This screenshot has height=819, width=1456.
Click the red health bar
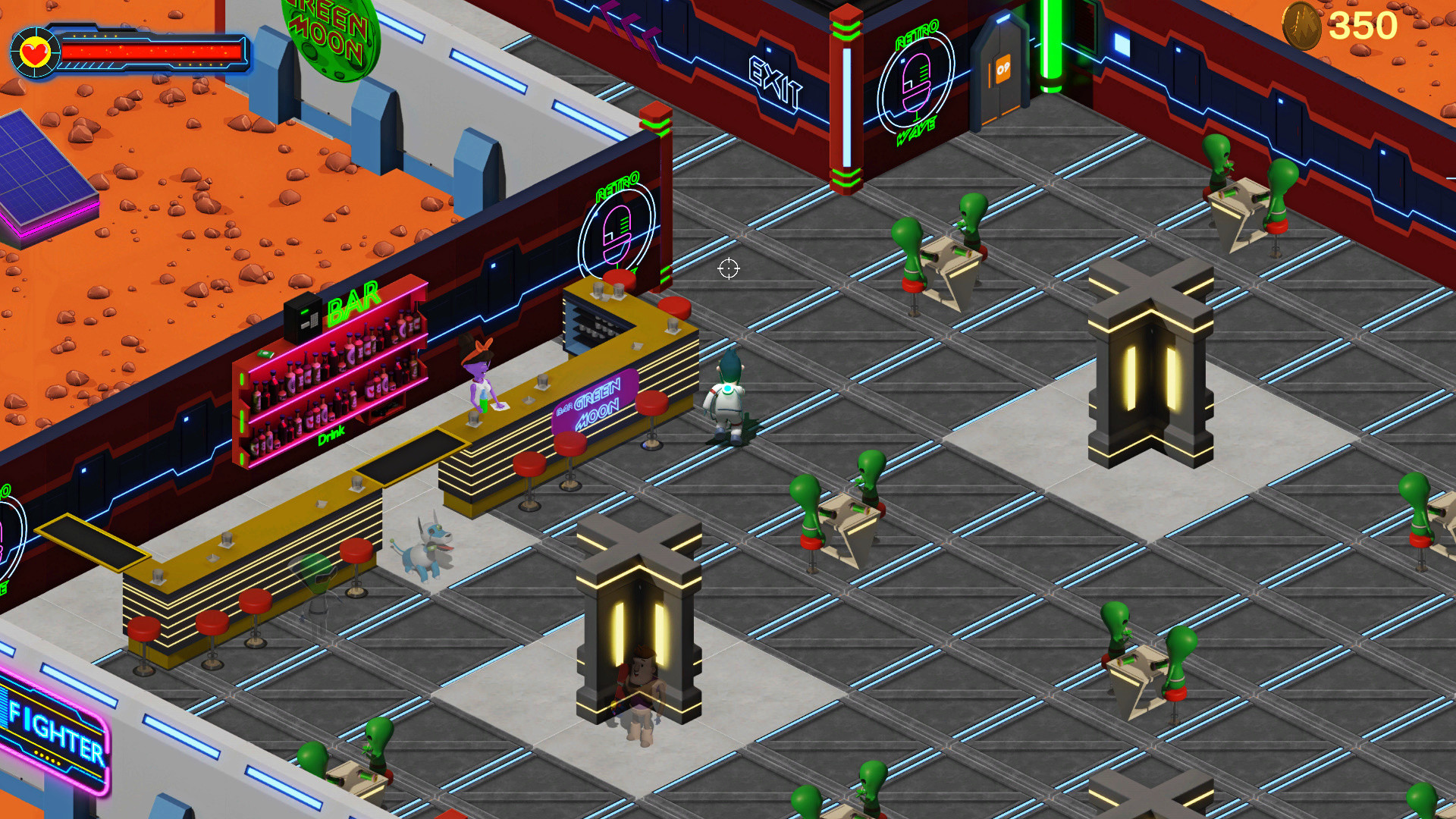tap(152, 52)
